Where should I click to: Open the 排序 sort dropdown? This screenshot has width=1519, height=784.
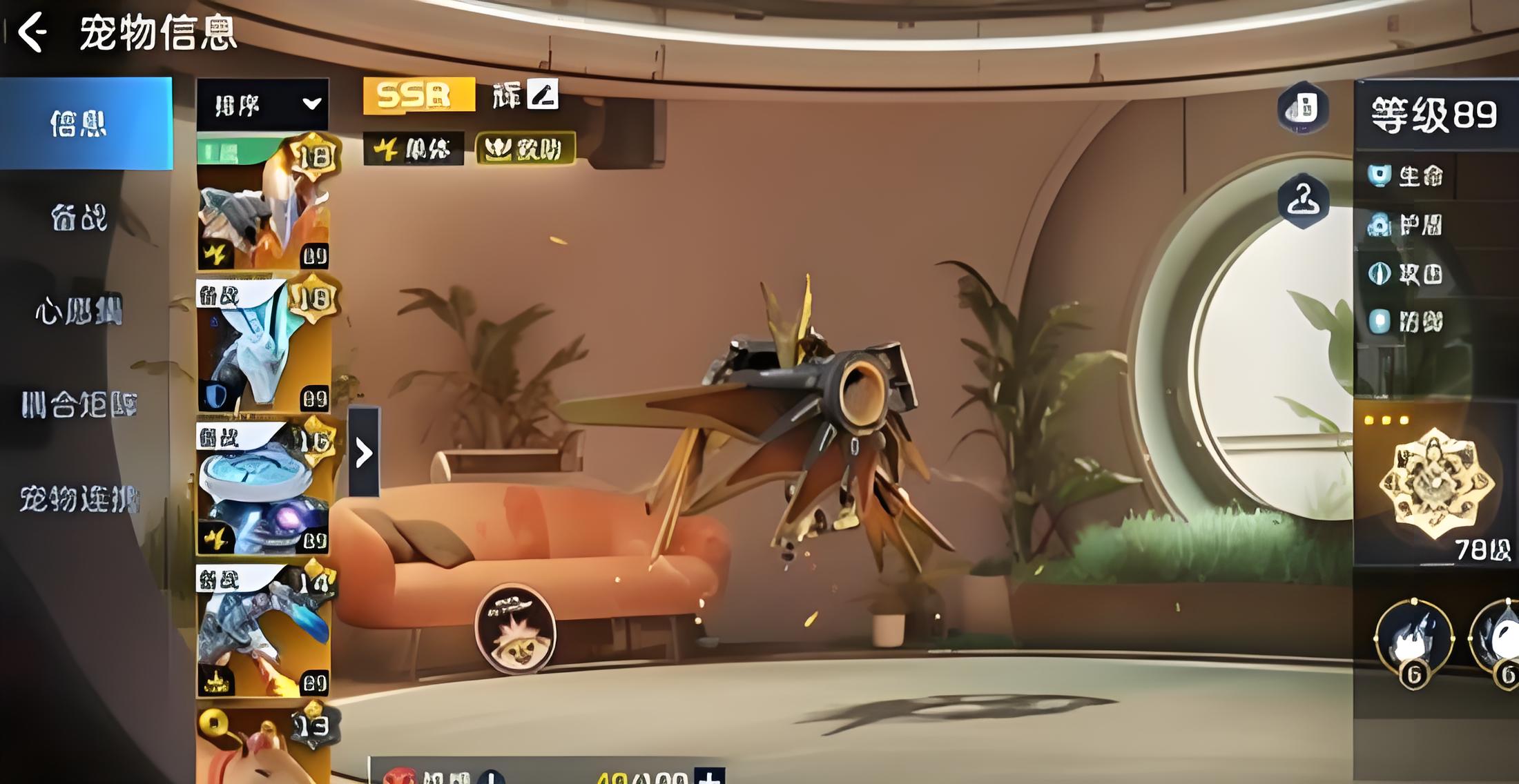(262, 105)
